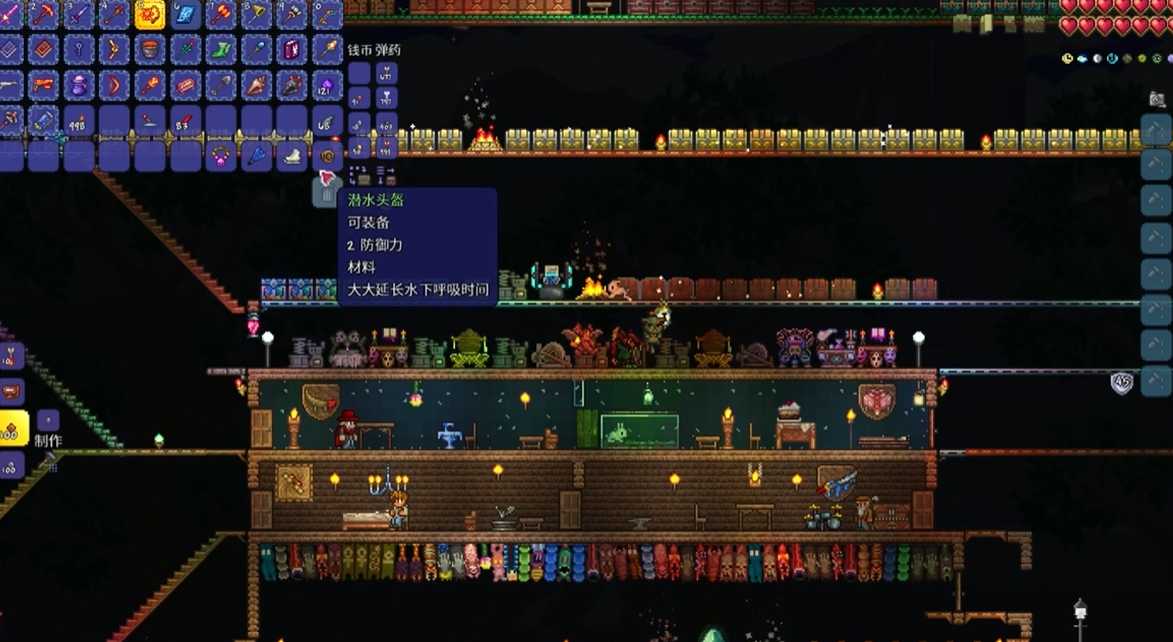Choose the ice skates inventory slot

pos(291,155)
